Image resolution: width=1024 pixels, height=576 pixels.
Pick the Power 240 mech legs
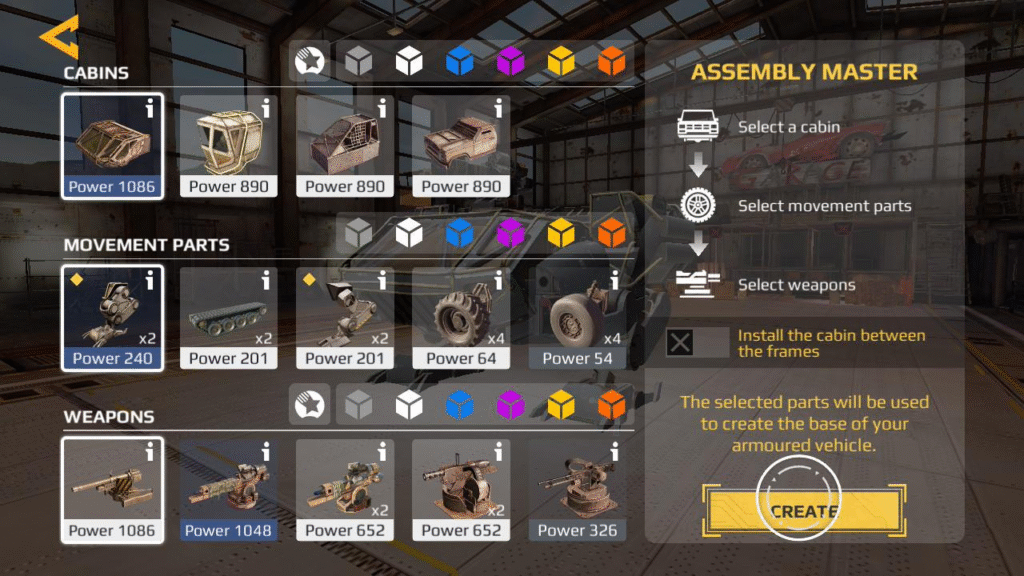click(x=112, y=318)
